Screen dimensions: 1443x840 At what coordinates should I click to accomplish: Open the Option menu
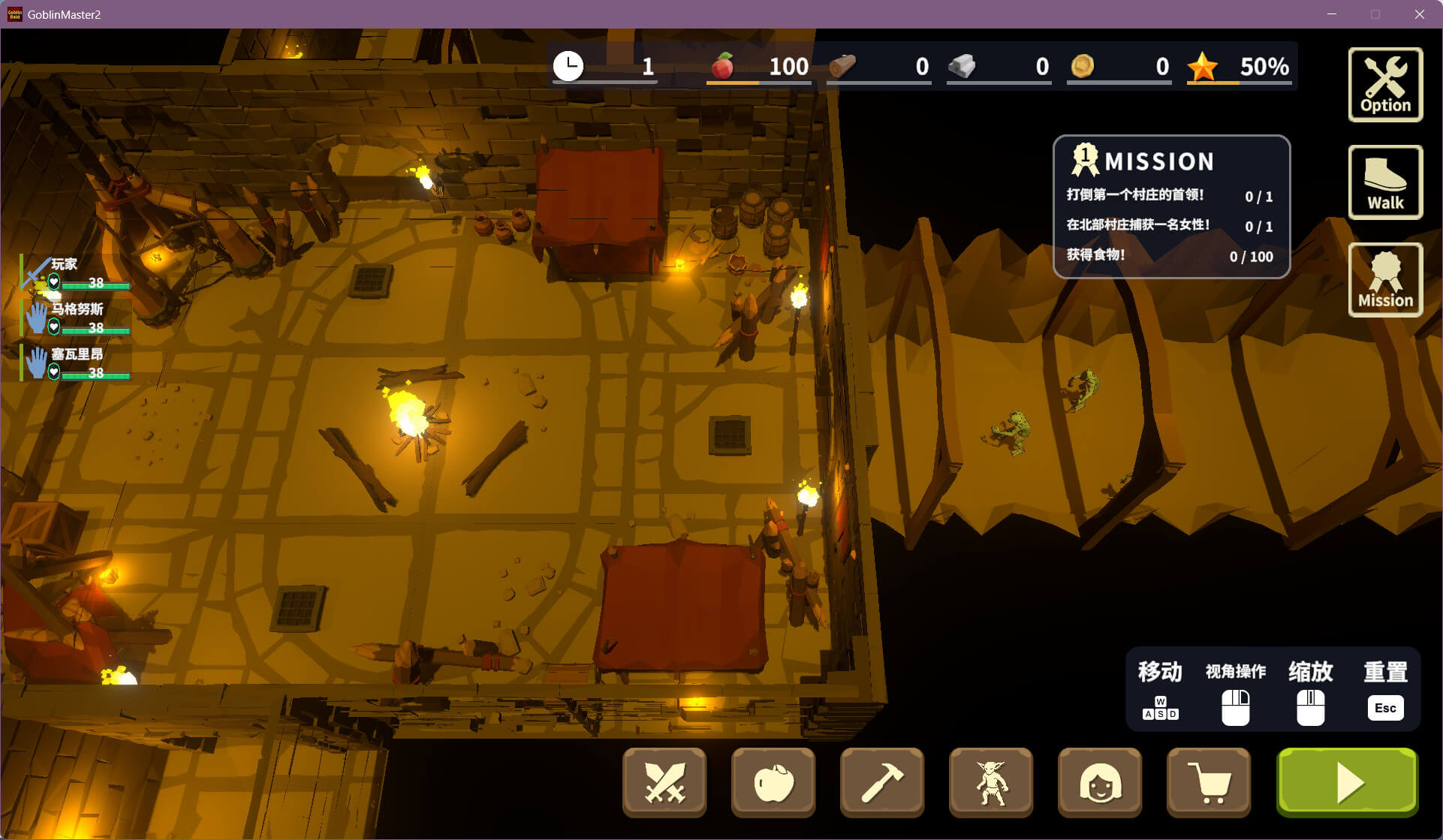coord(1385,84)
